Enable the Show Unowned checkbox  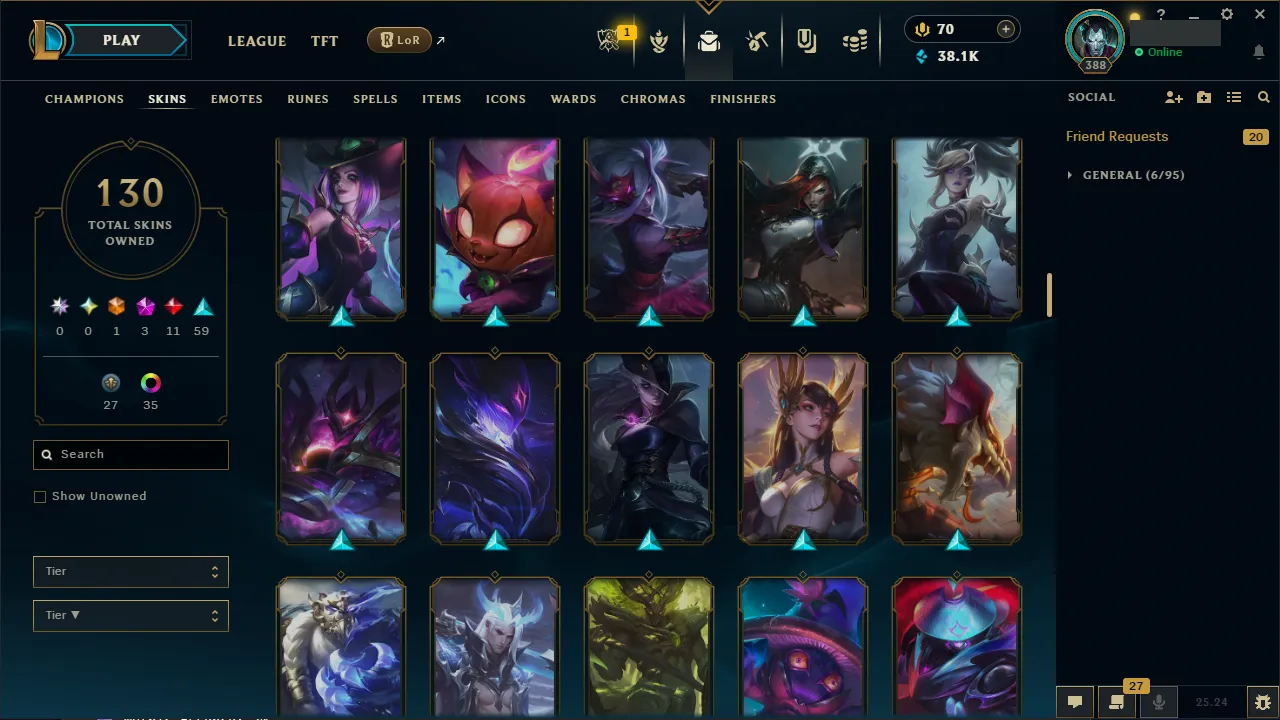[40, 496]
